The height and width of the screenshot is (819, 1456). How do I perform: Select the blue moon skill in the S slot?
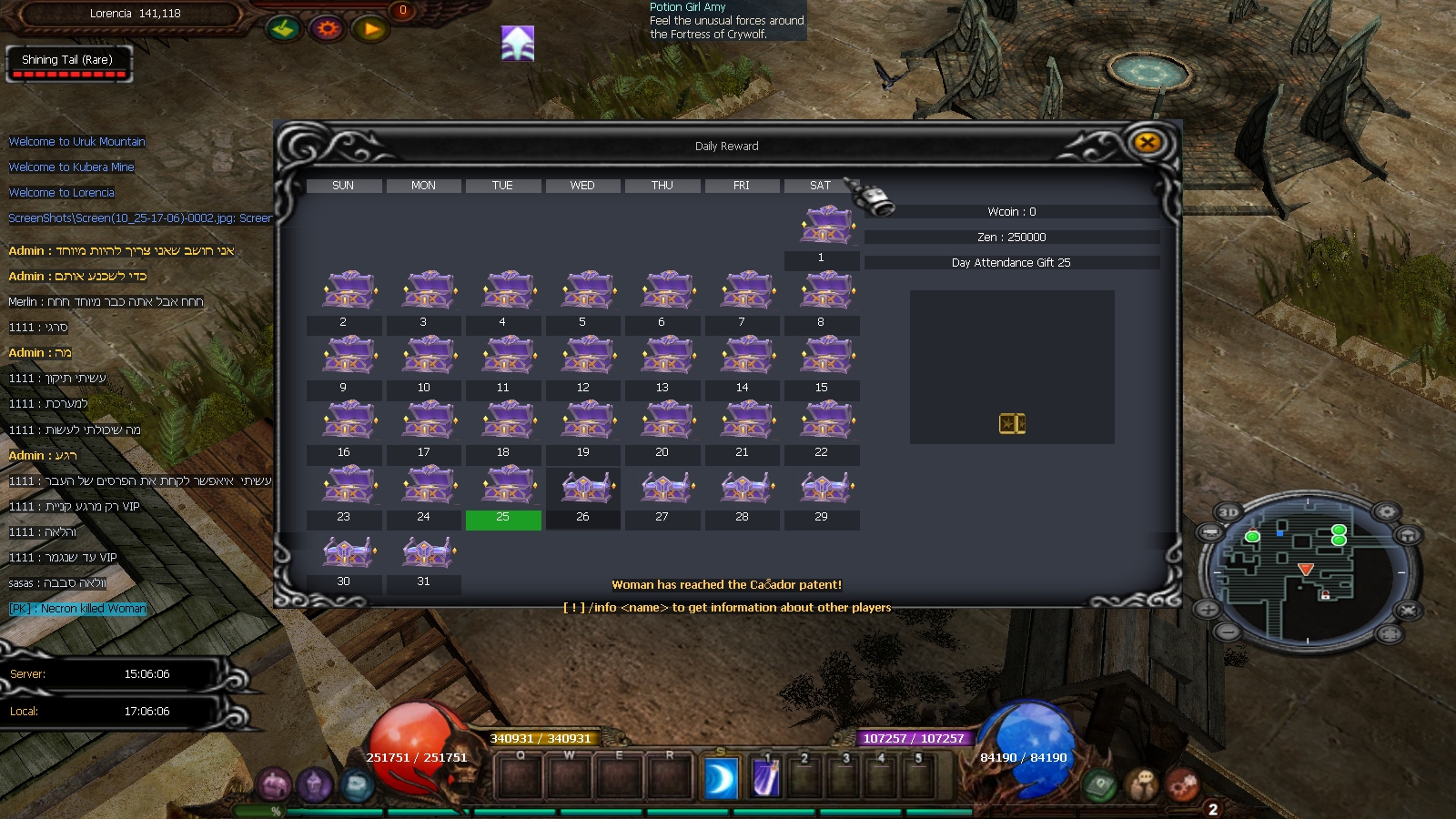pyautogui.click(x=720, y=779)
